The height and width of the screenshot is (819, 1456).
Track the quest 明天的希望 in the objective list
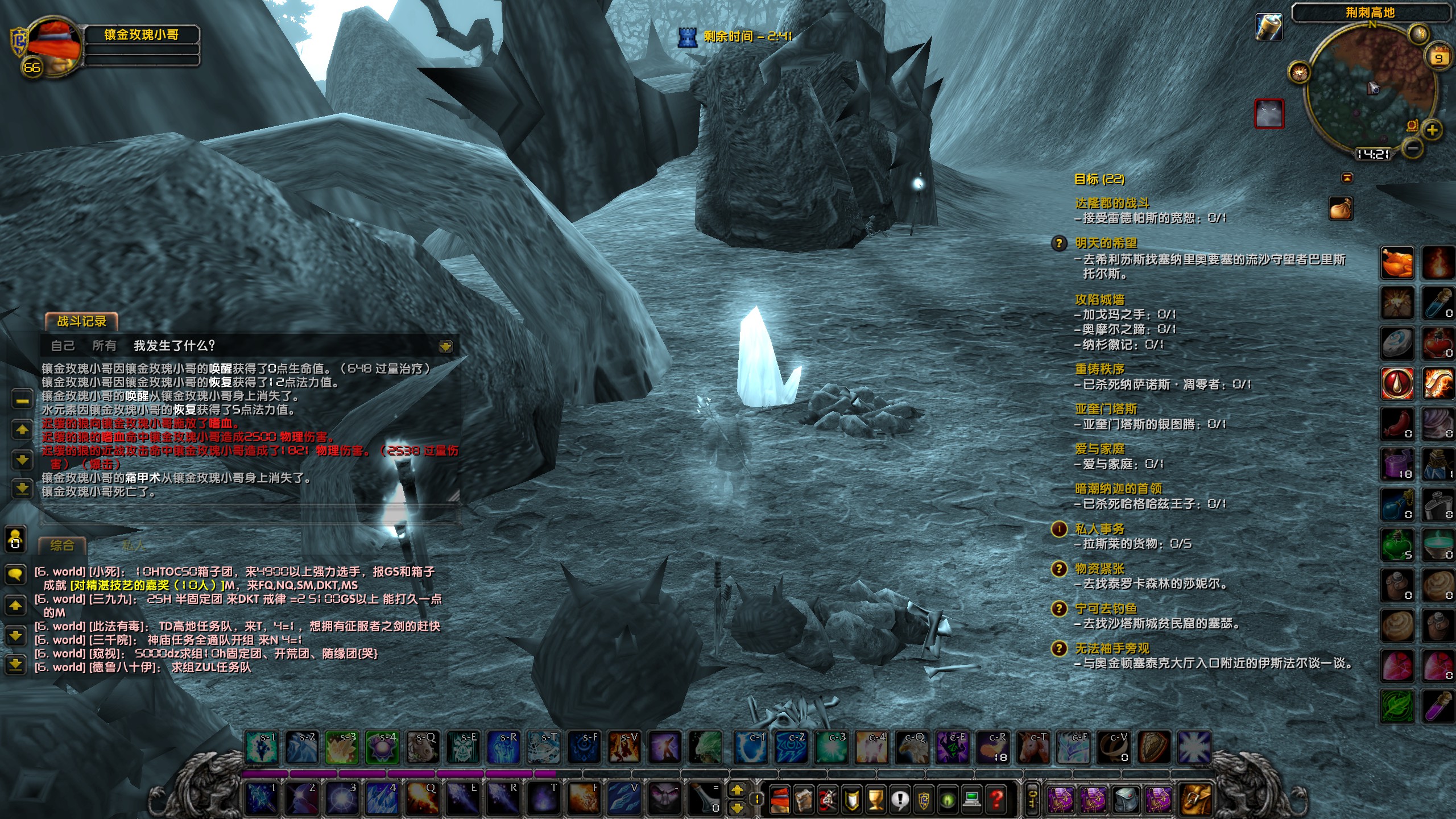coord(1106,243)
